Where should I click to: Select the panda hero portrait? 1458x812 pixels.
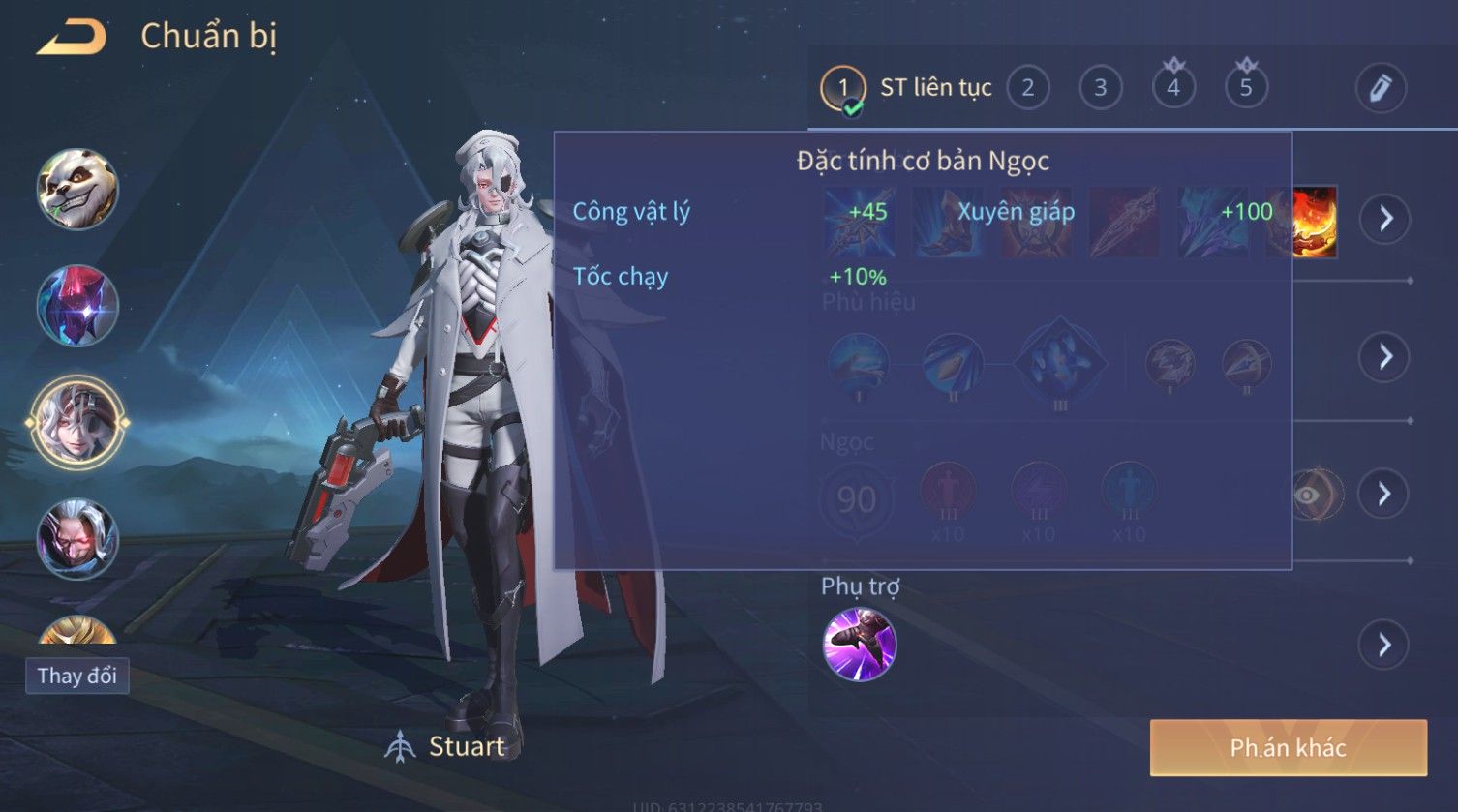77,189
